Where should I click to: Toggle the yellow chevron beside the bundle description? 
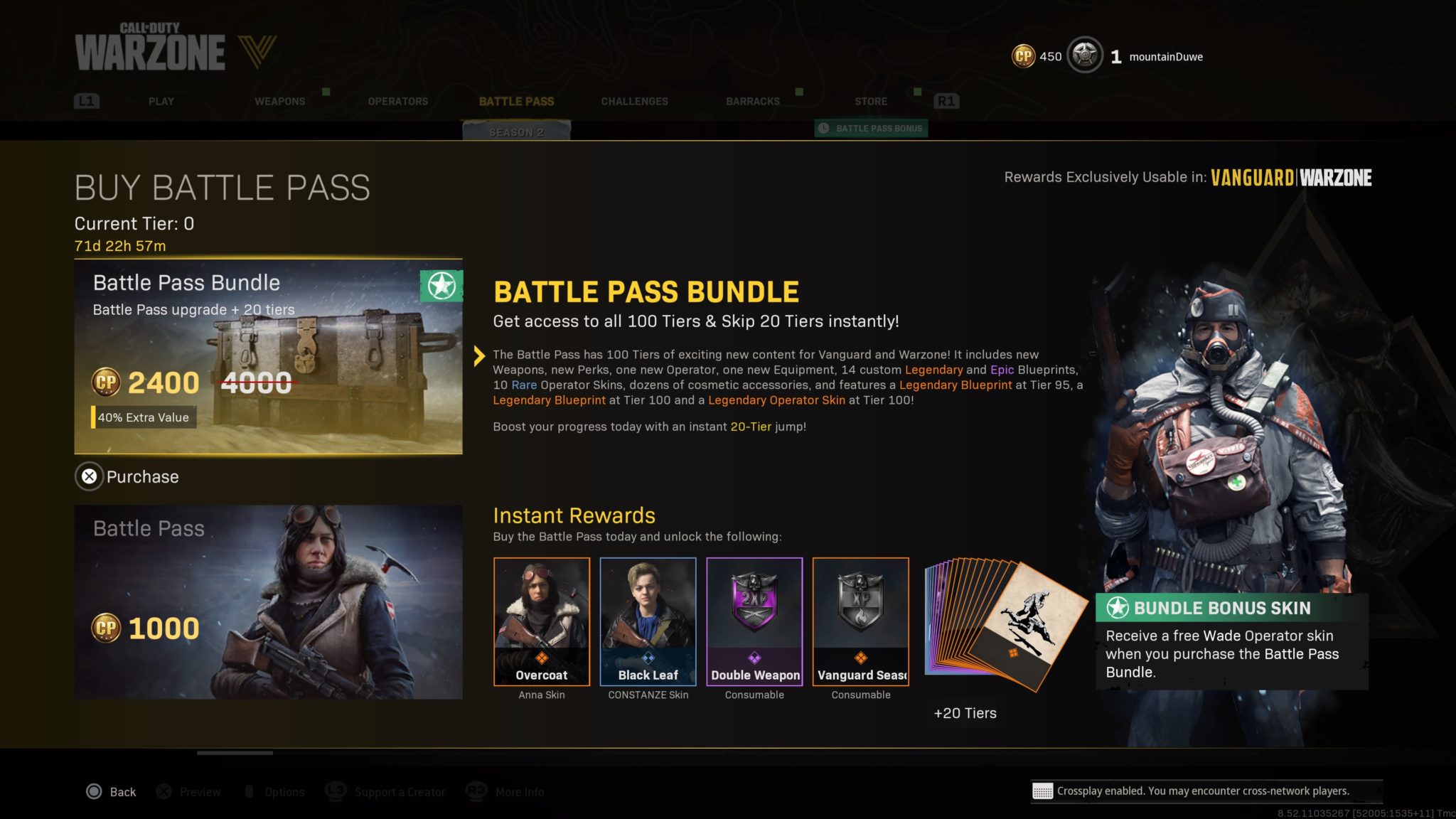click(x=479, y=356)
